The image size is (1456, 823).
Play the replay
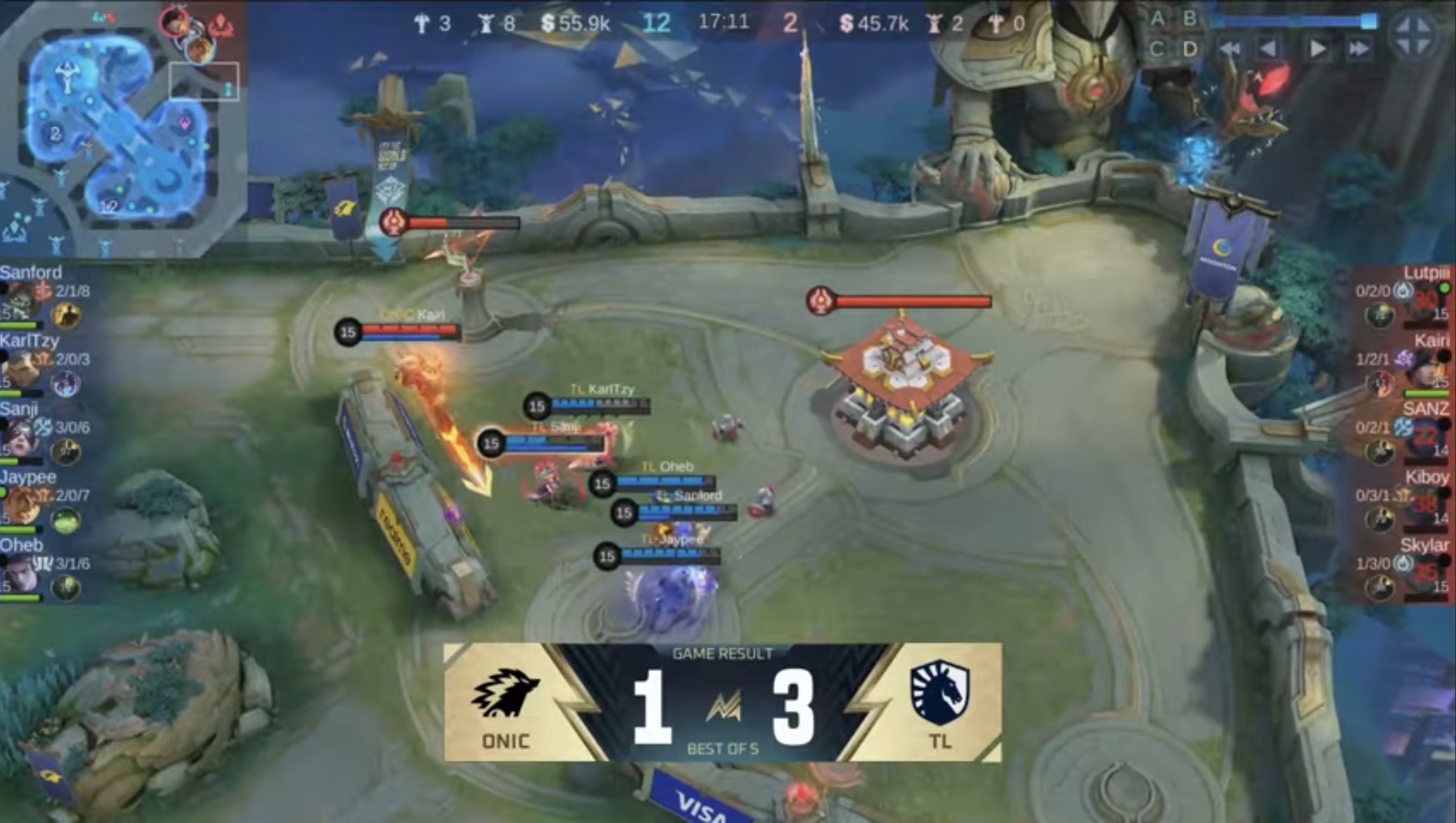tap(1317, 49)
